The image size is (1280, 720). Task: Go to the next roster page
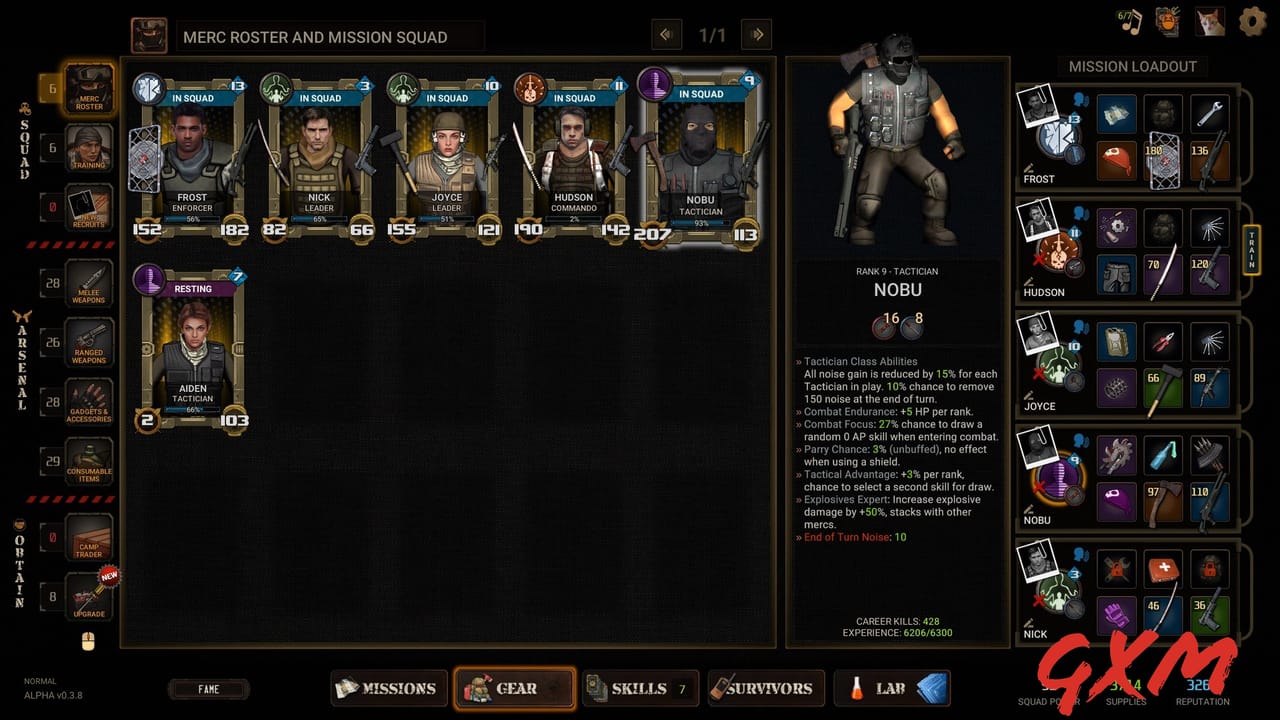756,34
